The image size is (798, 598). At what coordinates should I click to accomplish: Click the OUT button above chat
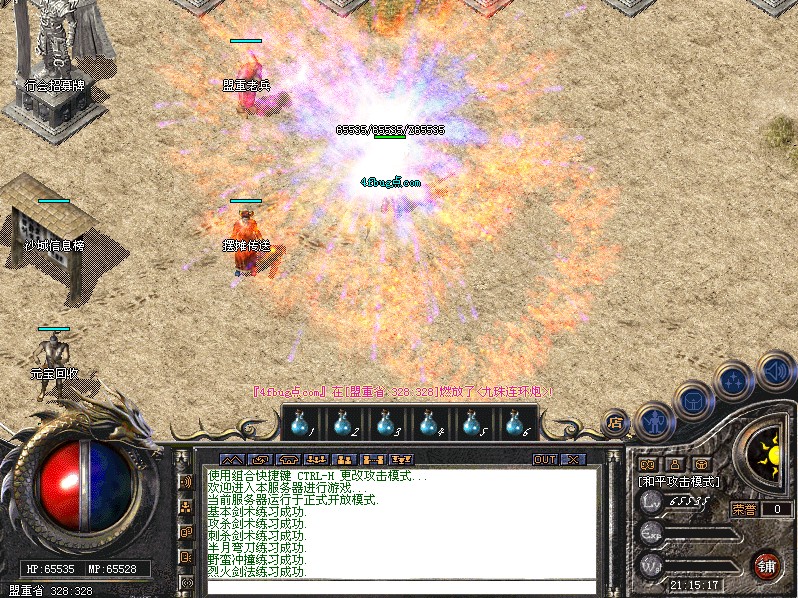pos(544,460)
